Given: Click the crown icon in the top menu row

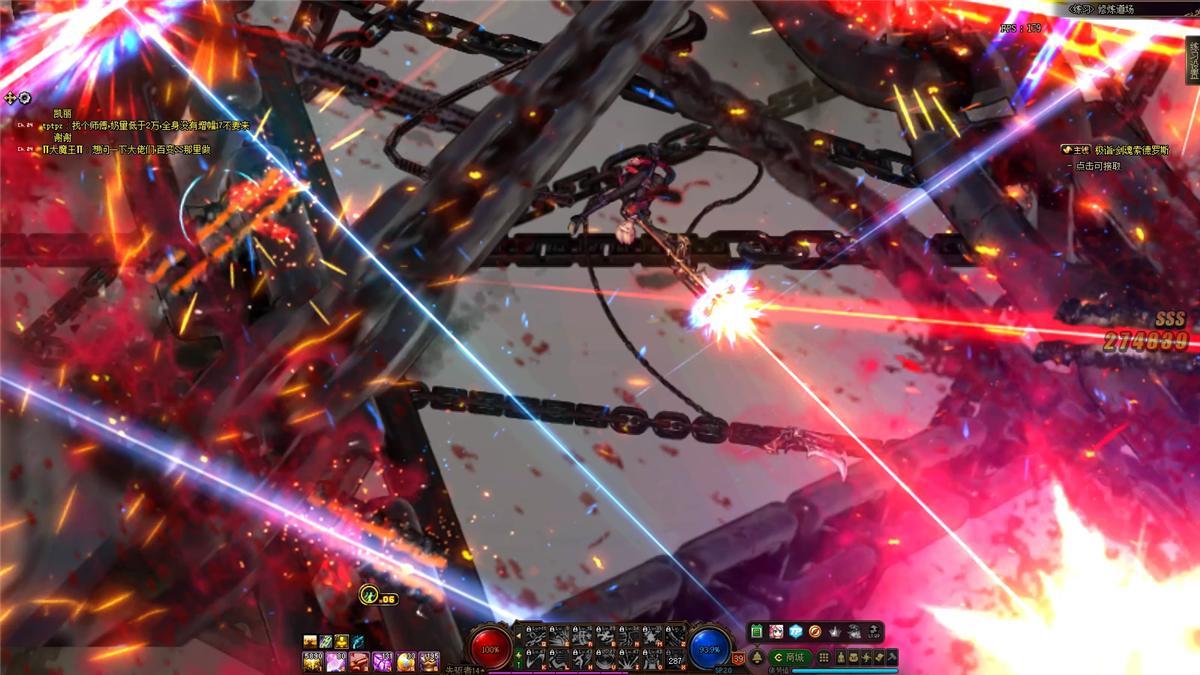Looking at the screenshot, I should (835, 632).
